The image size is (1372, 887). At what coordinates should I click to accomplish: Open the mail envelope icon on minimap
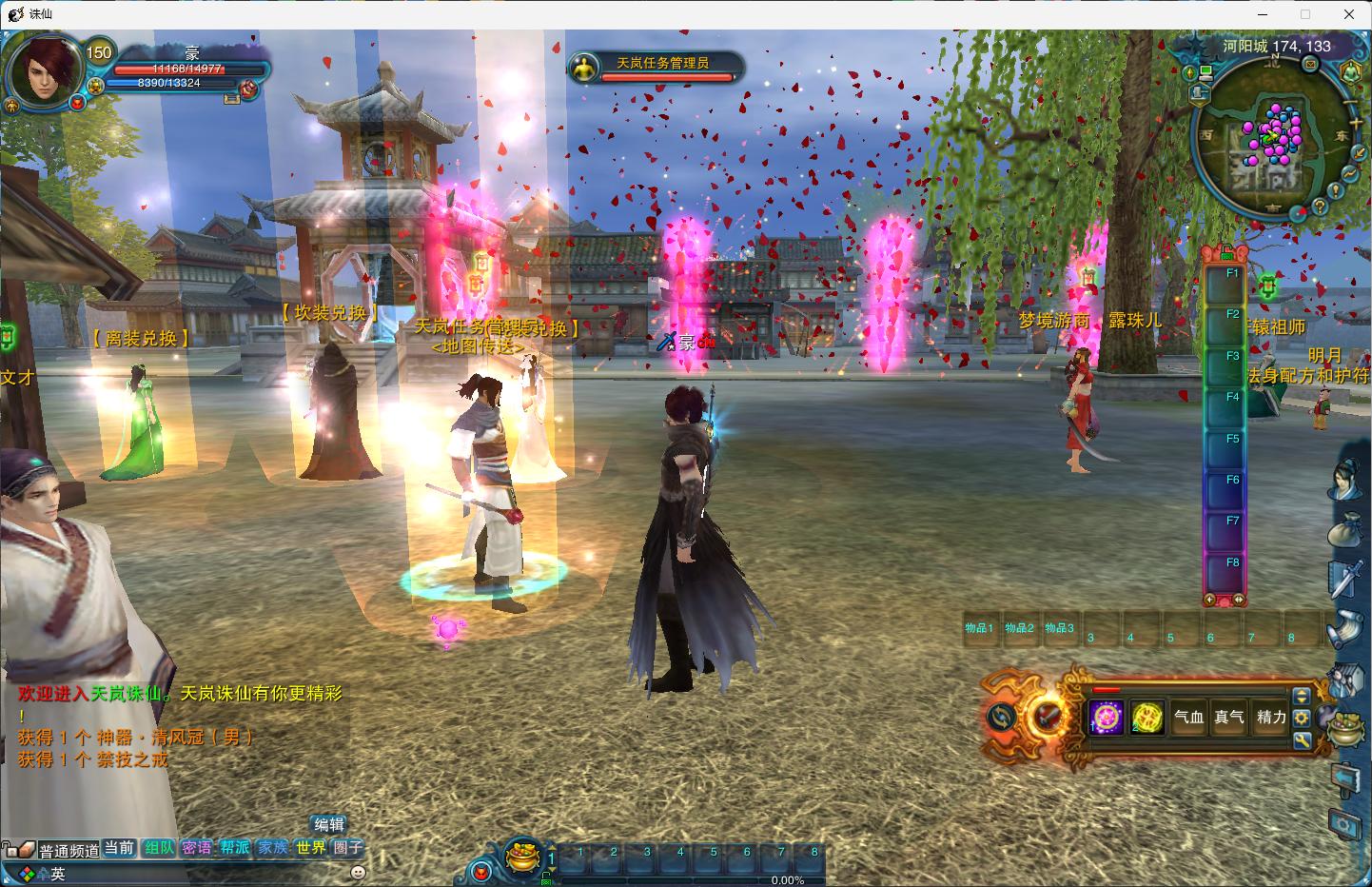click(x=1310, y=64)
